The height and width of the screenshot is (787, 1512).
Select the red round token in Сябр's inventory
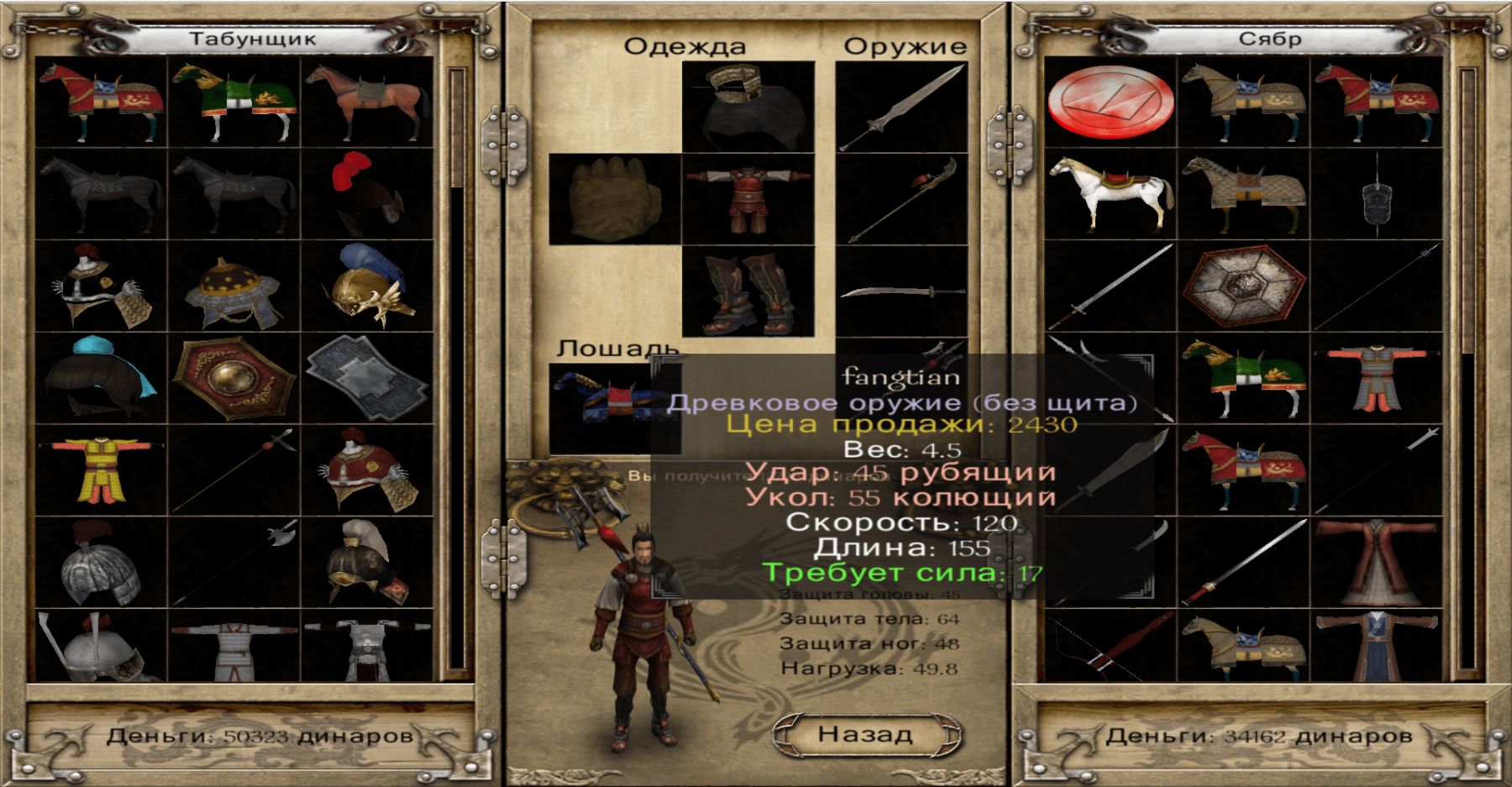coord(1110,102)
